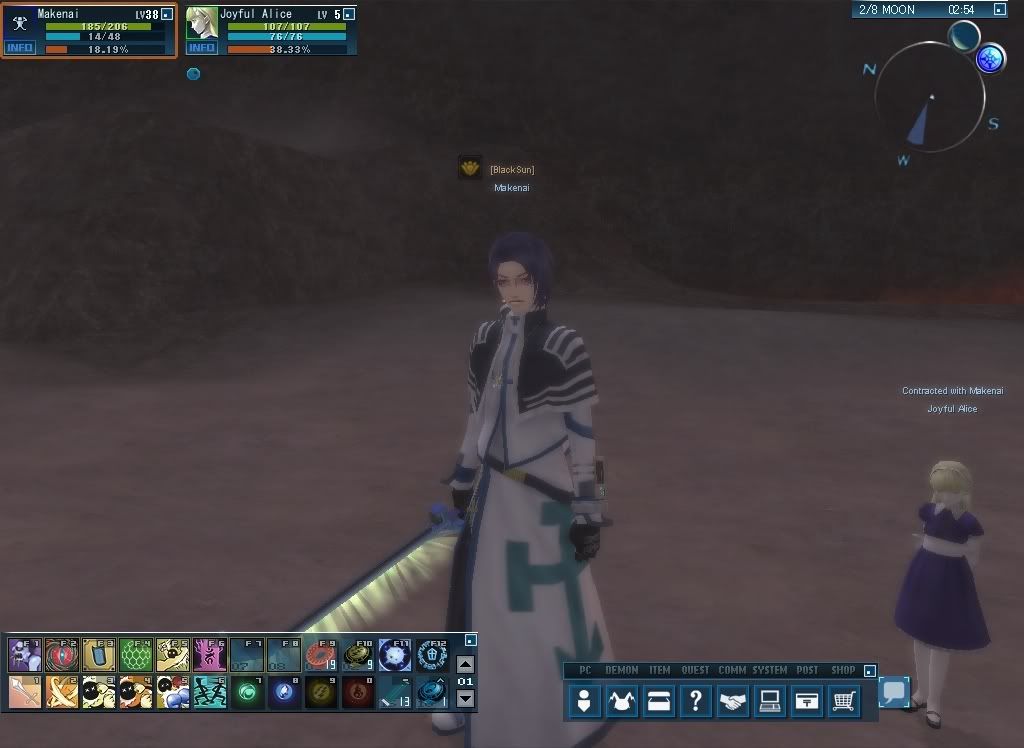The height and width of the screenshot is (748, 1024).
Task: Open the Demon menu icon
Action: [622, 702]
